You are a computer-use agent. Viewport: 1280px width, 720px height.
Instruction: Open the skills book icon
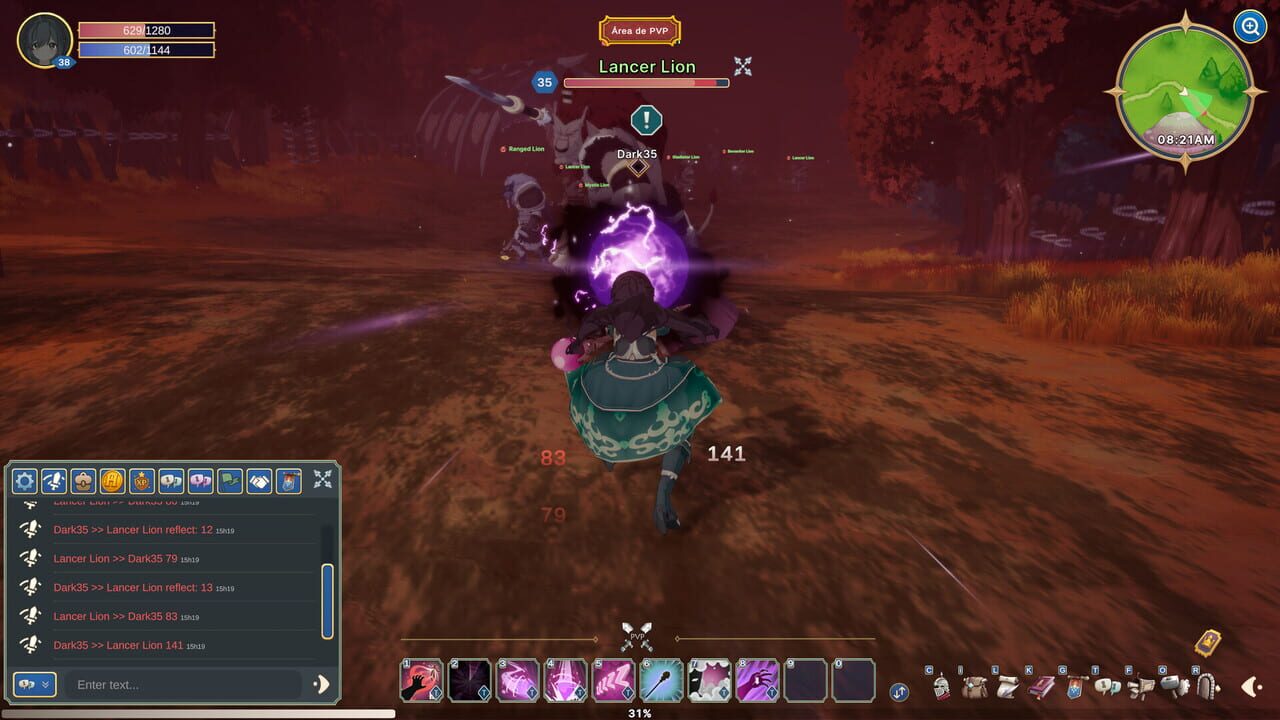1040,686
